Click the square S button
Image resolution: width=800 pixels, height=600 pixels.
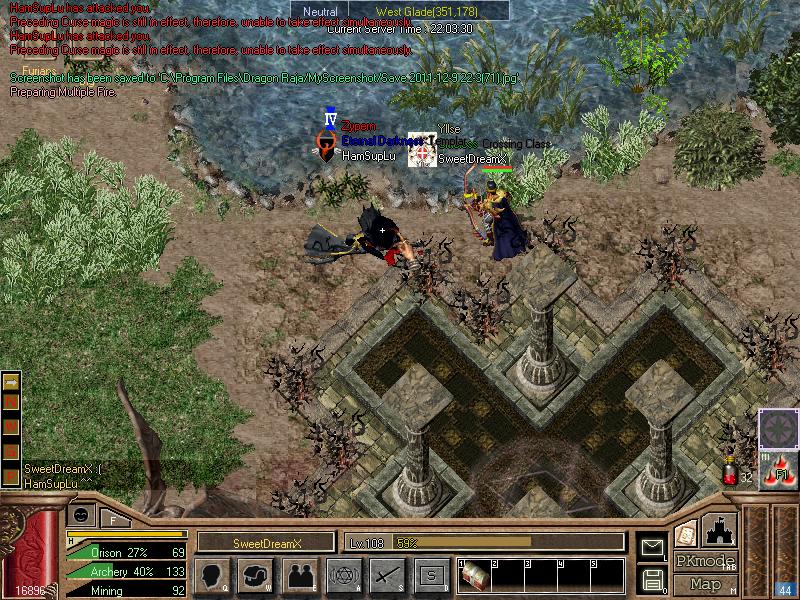pos(431,575)
